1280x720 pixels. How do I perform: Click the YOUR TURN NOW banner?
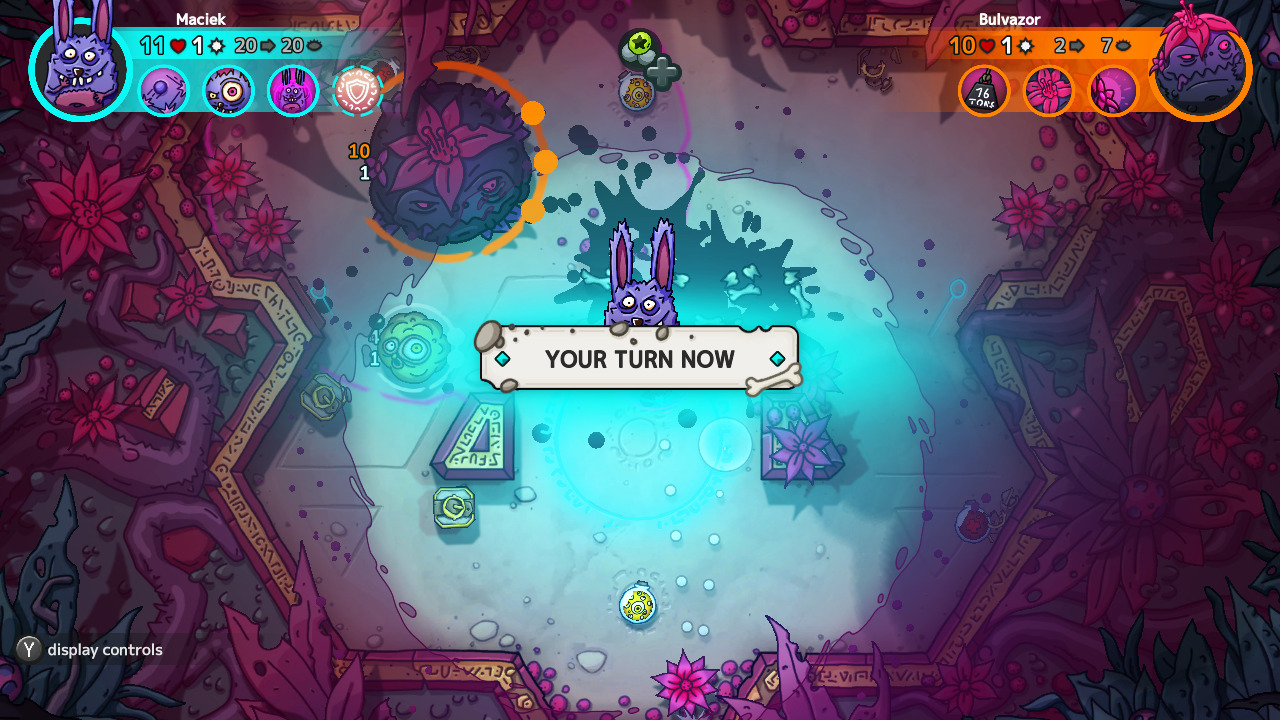(x=640, y=358)
